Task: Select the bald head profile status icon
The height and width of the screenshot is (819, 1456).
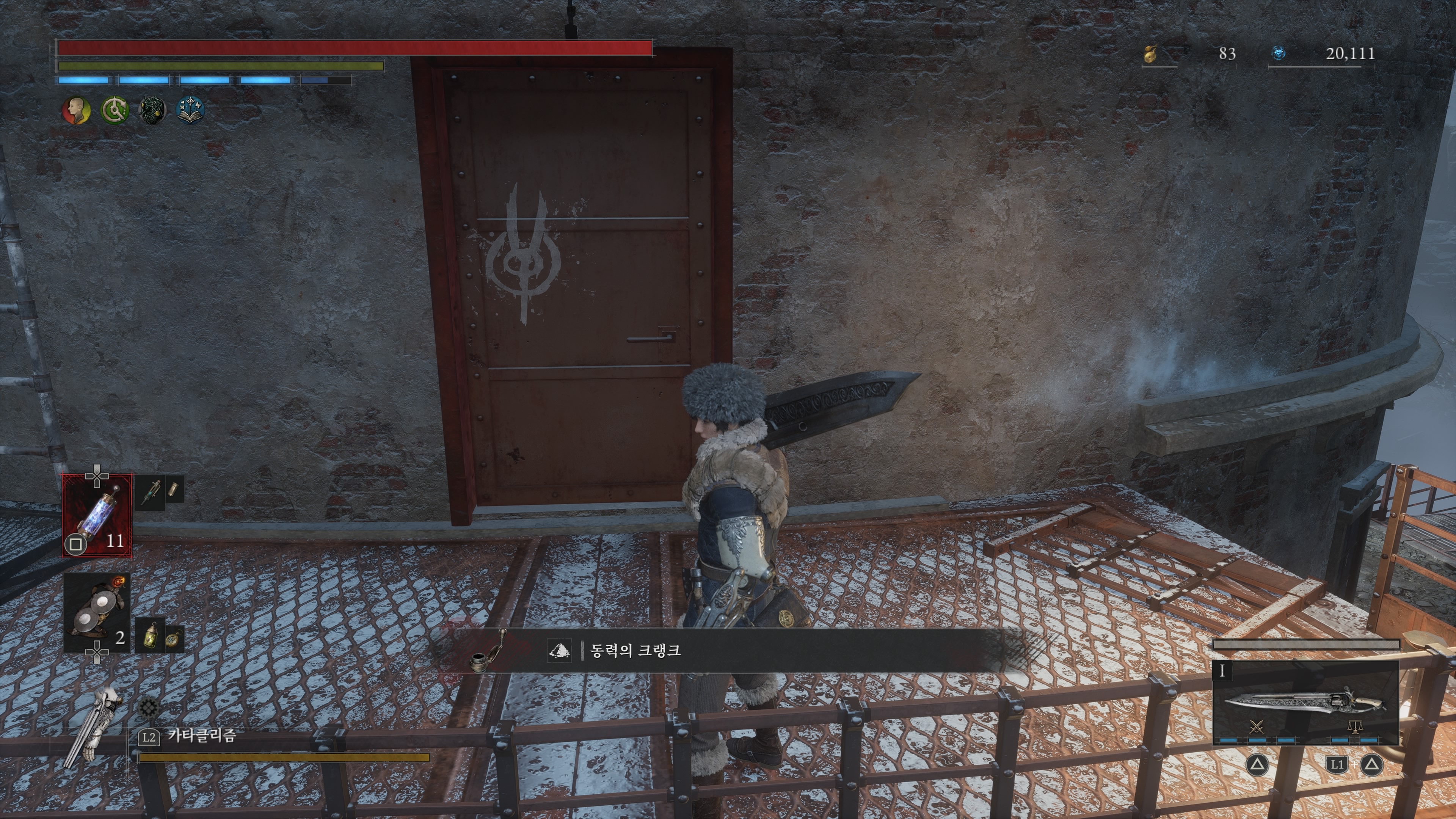Action: [76, 110]
